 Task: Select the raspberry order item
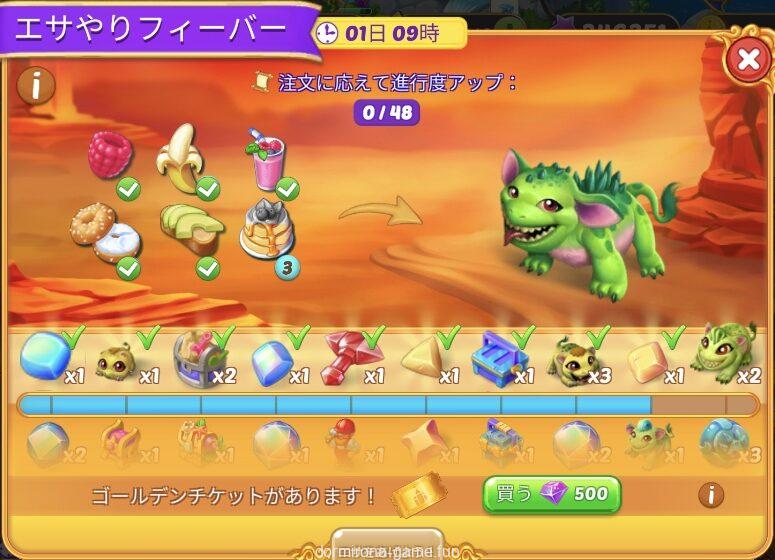110,156
